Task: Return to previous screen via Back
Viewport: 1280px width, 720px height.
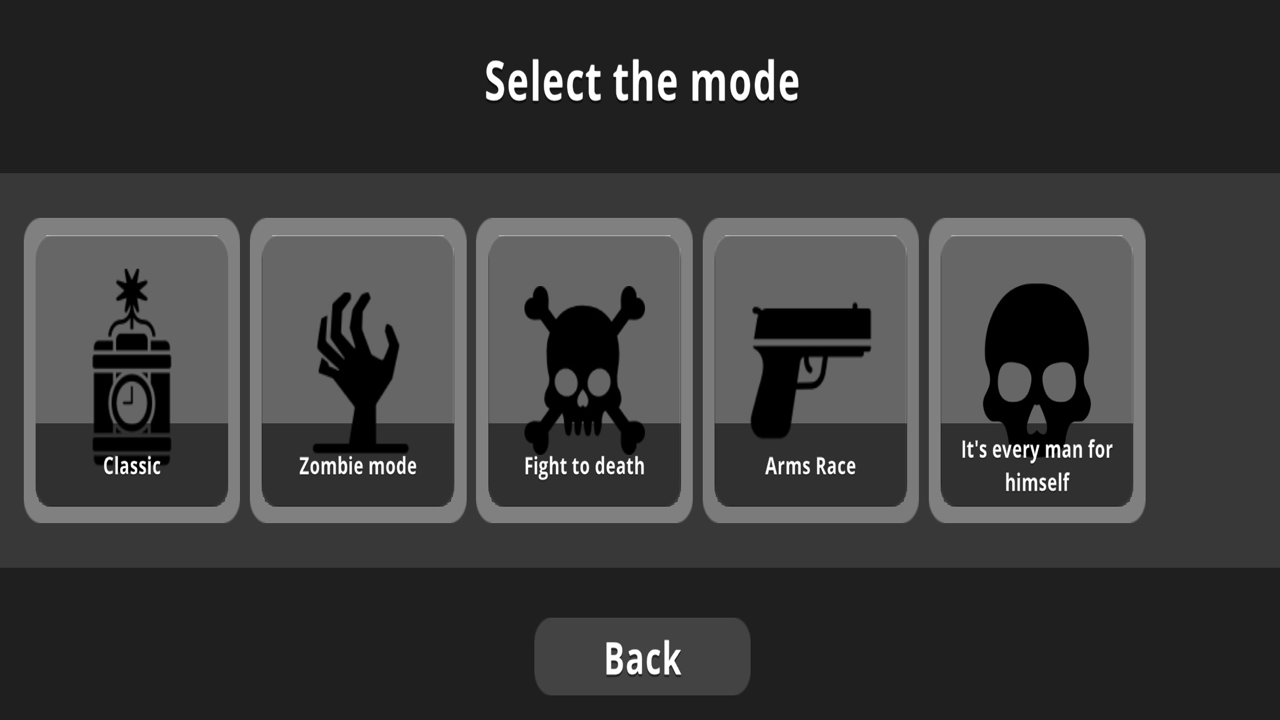Action: click(641, 656)
